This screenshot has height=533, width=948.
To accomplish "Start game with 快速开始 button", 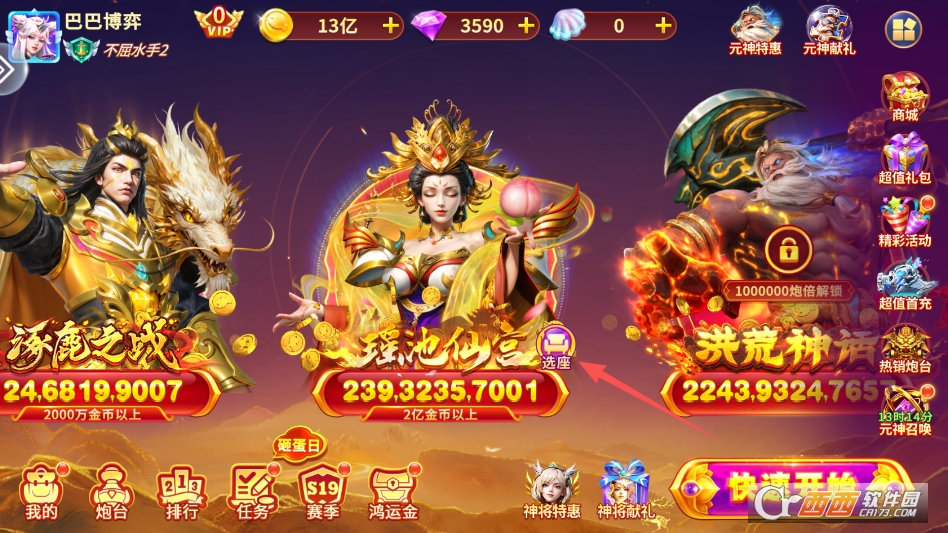I will click(790, 492).
